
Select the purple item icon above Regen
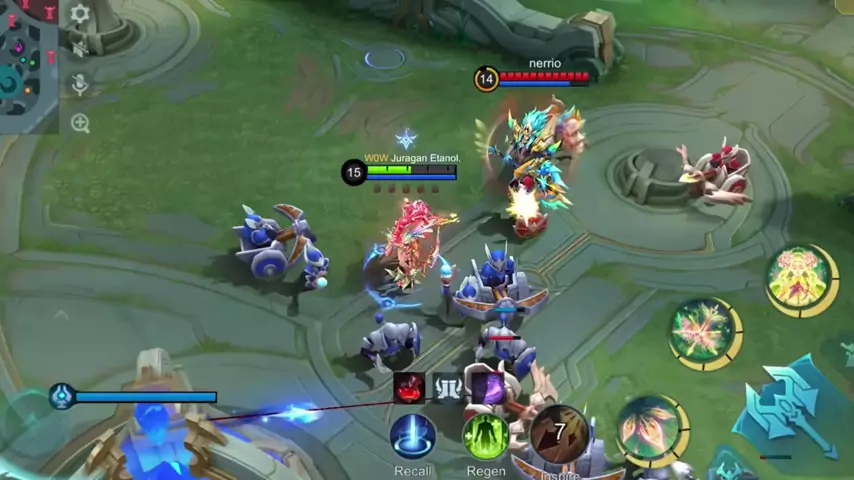click(x=487, y=387)
